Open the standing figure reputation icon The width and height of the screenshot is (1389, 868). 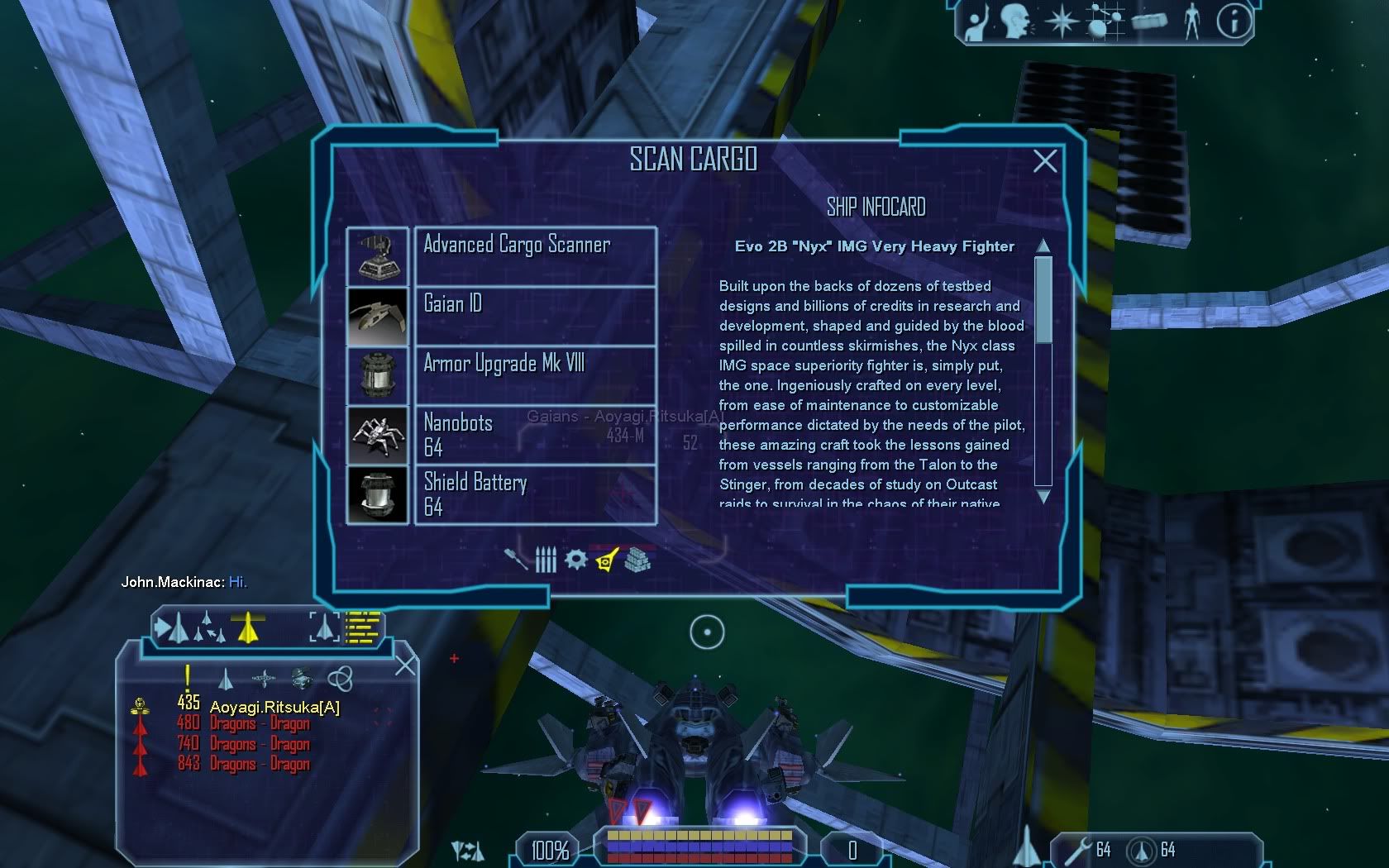pos(1191,21)
